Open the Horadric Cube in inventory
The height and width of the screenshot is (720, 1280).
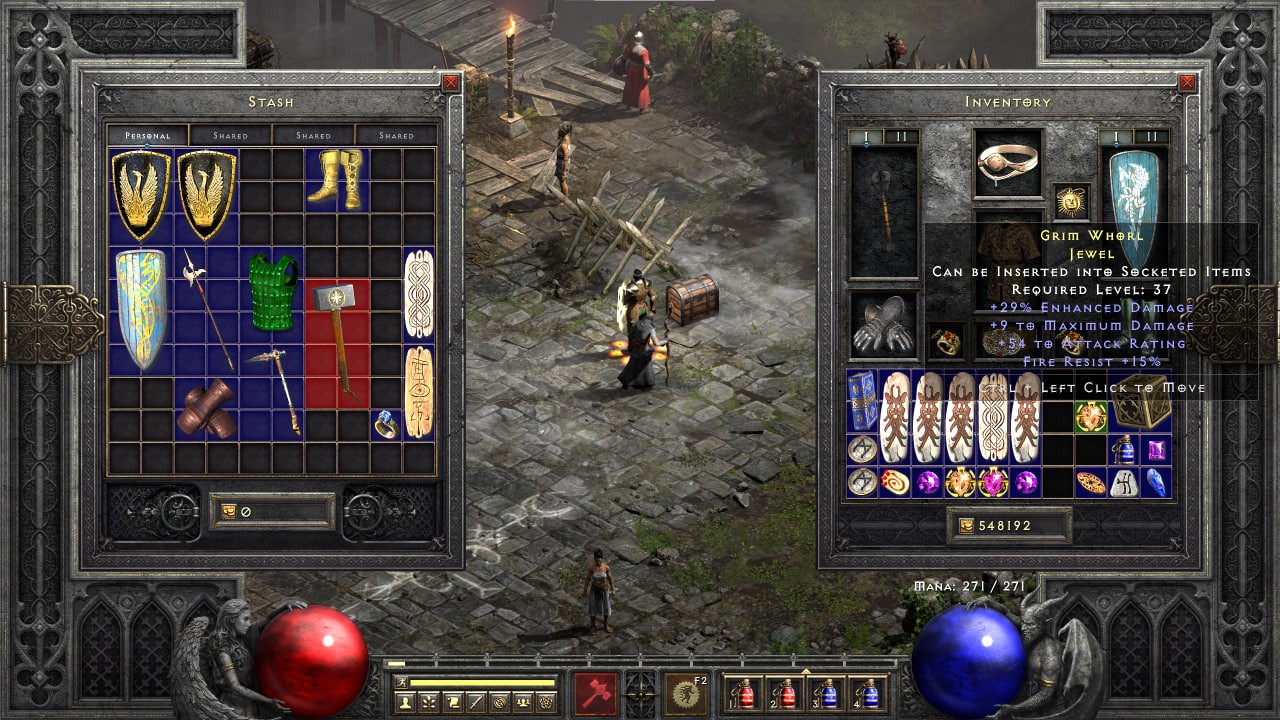click(x=1141, y=403)
